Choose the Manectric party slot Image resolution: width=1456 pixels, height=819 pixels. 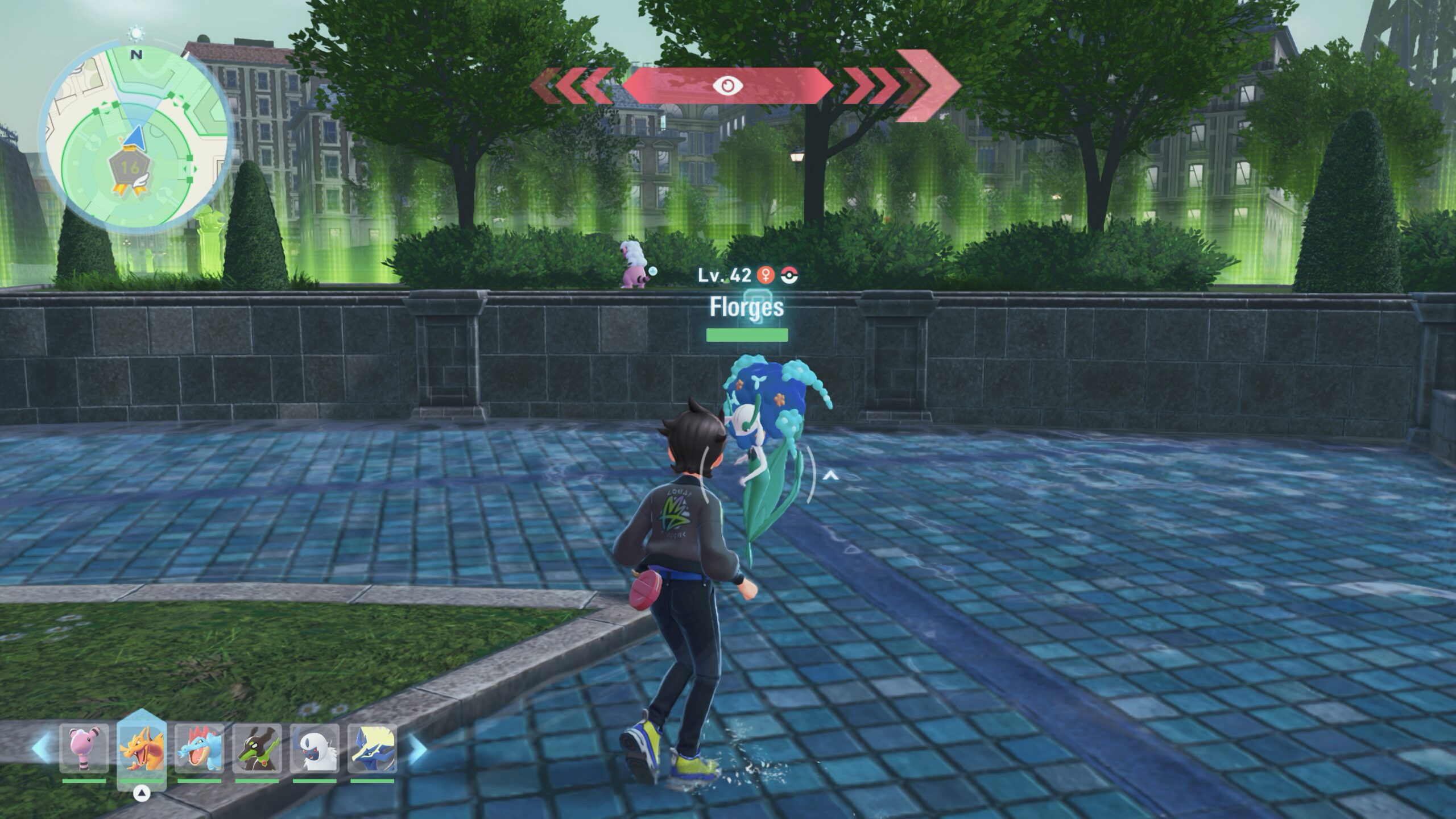click(x=372, y=748)
